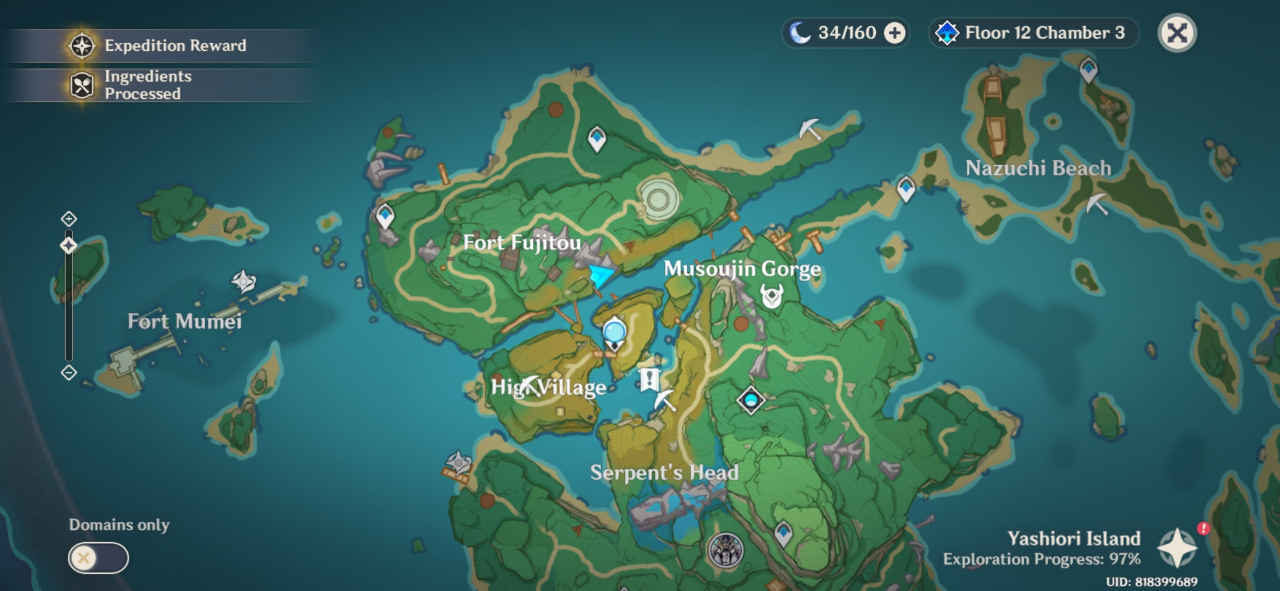Select the white flag pin near Higi Village

click(649, 379)
